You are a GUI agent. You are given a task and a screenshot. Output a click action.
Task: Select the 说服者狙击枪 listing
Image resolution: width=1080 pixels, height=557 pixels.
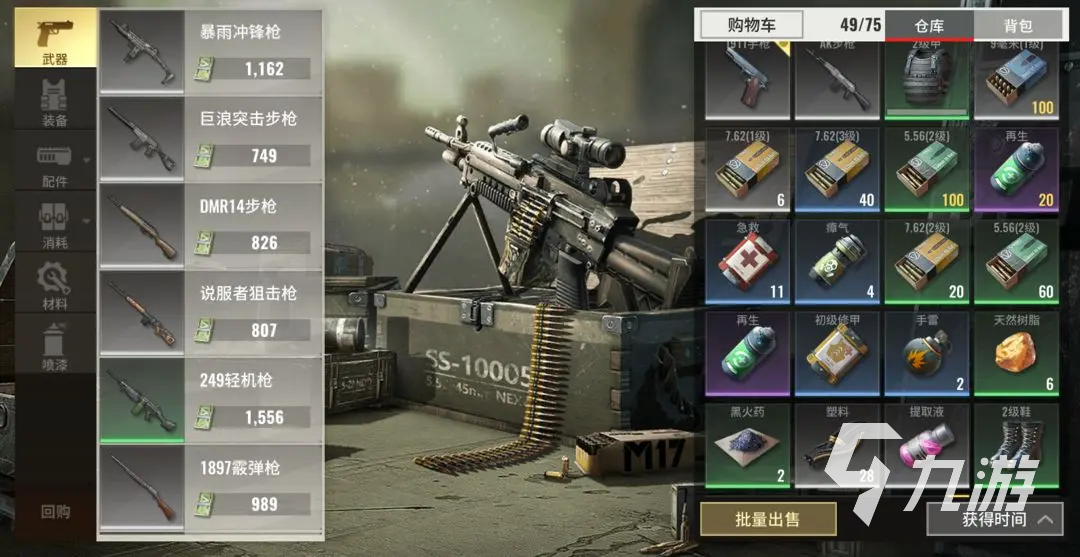(x=210, y=312)
